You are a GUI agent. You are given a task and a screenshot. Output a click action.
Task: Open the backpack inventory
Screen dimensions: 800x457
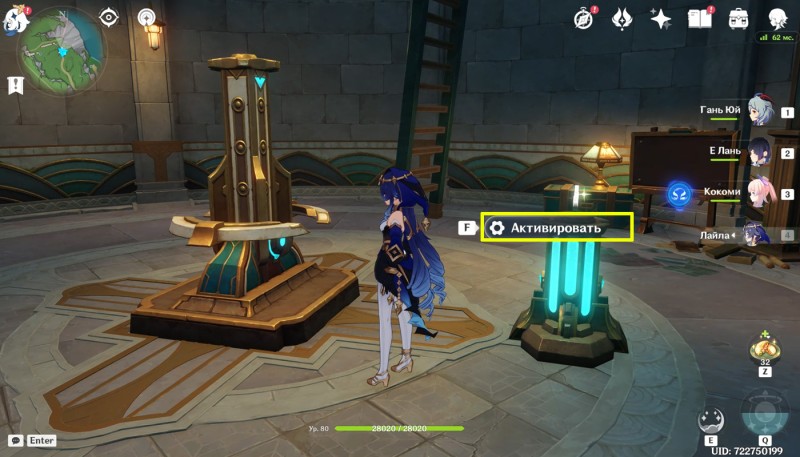pos(739,18)
